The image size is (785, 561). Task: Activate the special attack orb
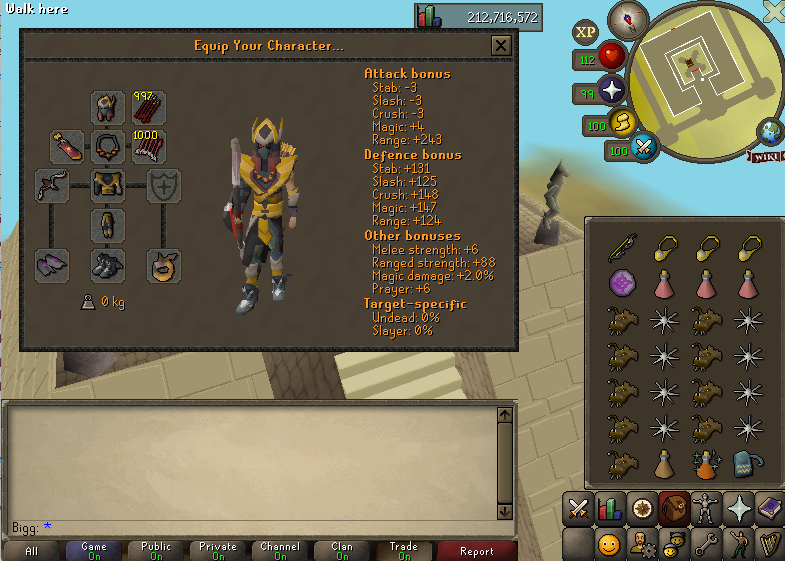click(645, 149)
